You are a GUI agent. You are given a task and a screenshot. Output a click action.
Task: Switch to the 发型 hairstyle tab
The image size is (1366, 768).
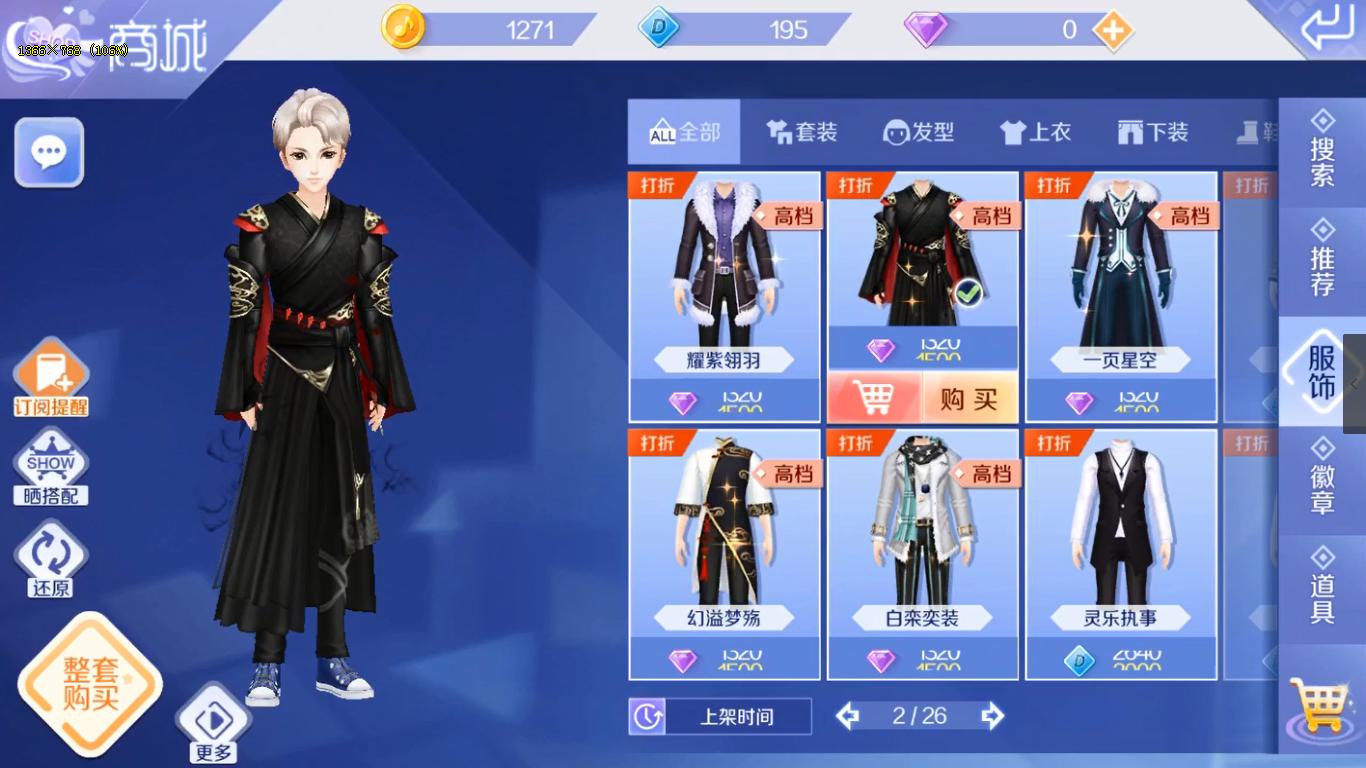click(x=919, y=131)
